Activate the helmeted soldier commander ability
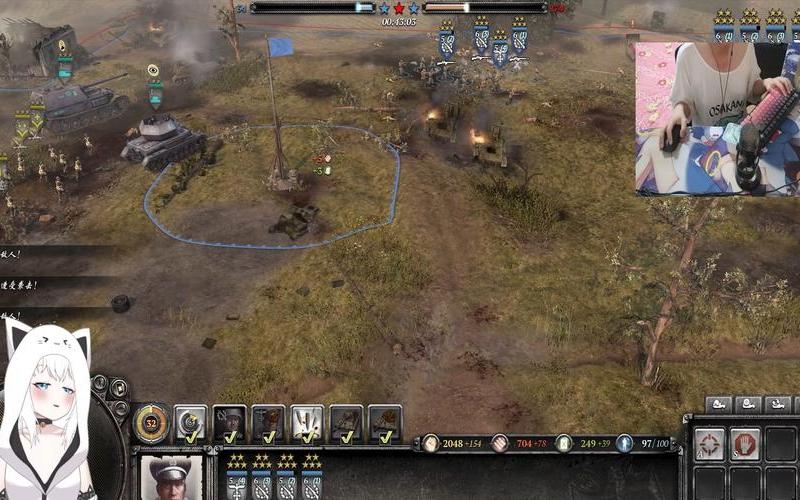The image size is (800, 500). pyautogui.click(x=229, y=423)
